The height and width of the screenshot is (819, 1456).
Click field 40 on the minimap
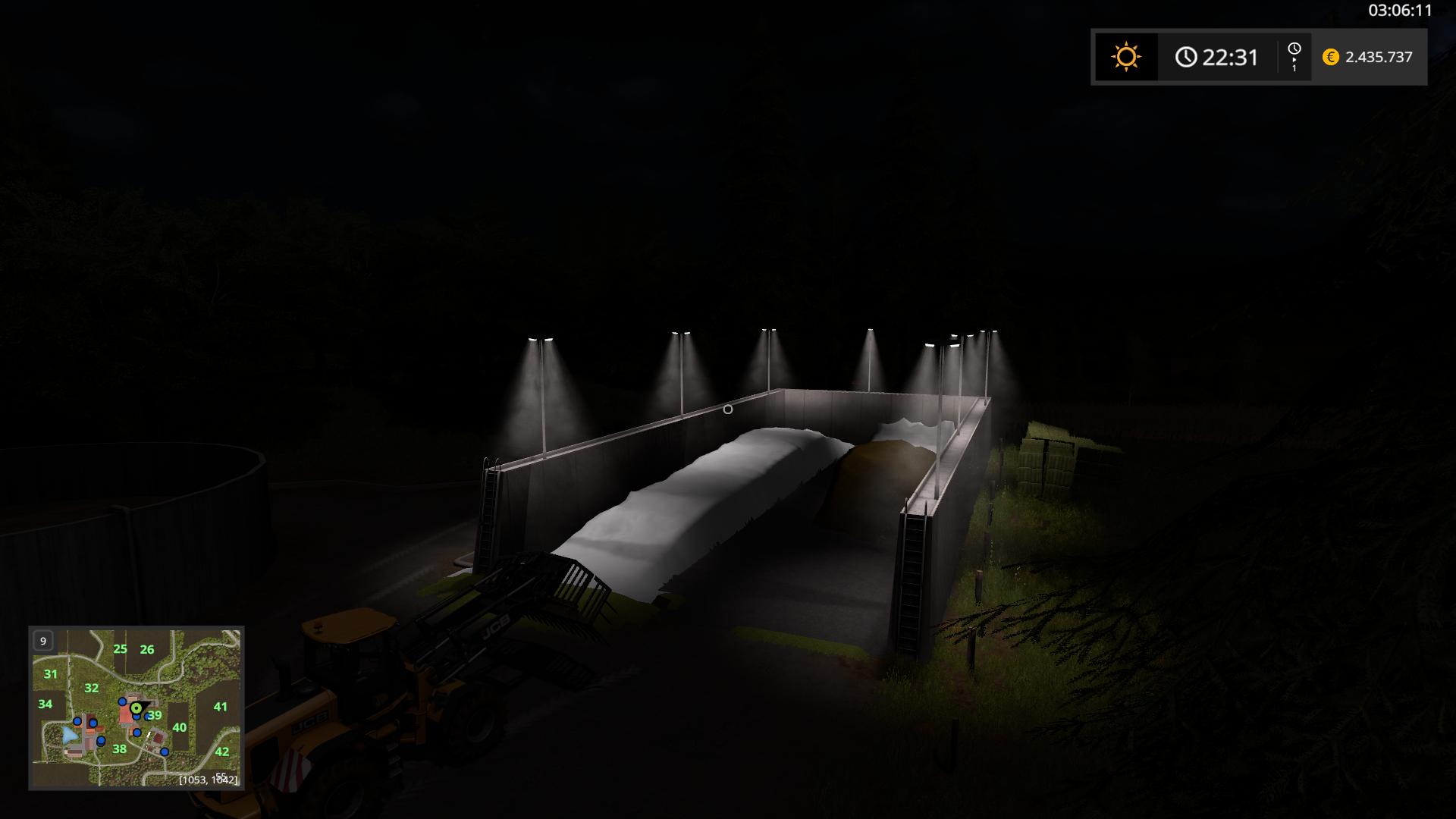pyautogui.click(x=180, y=727)
